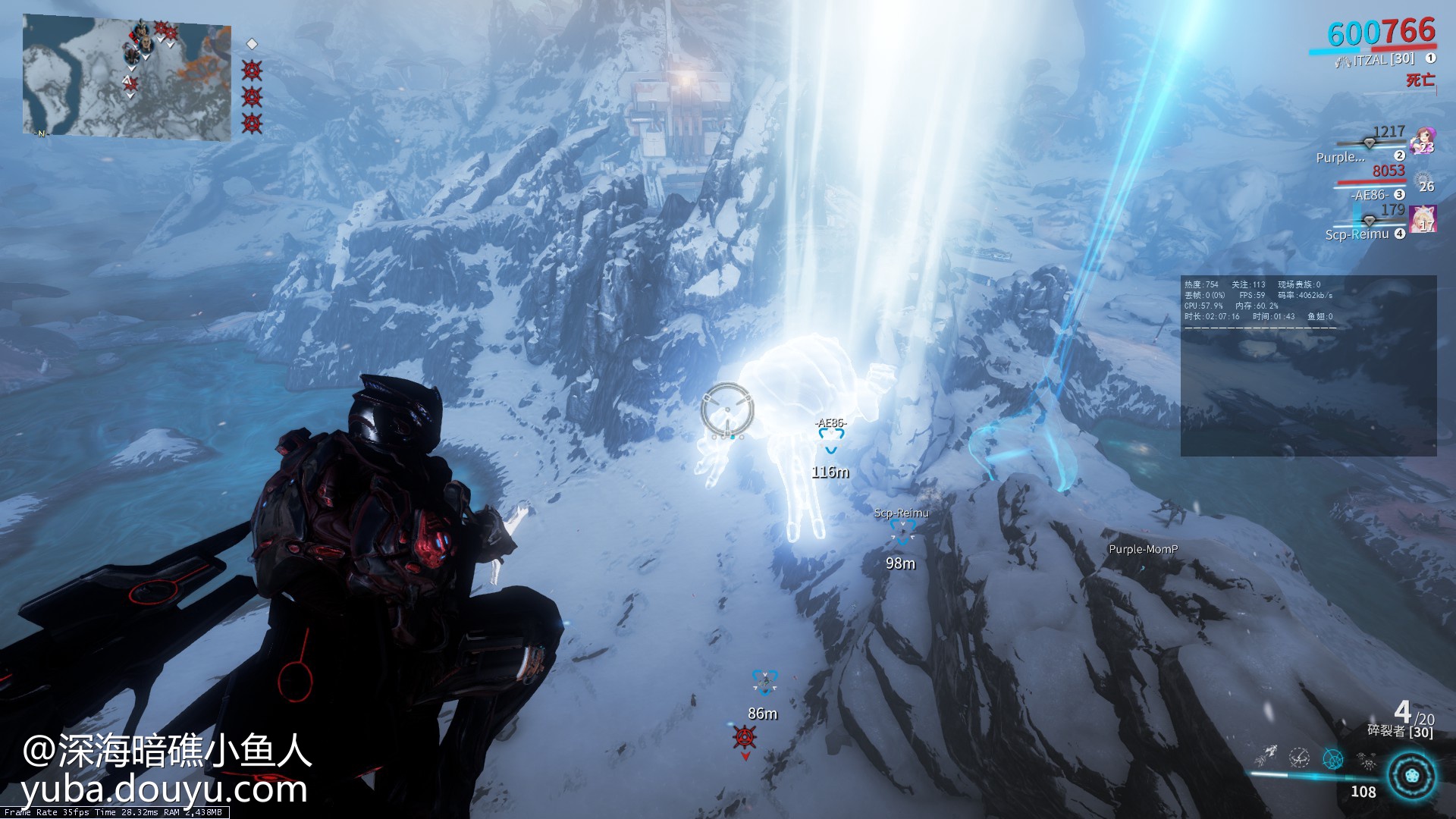Click the -AE86- waypoint marker at 116m
1456x819 pixels.
[x=831, y=437]
